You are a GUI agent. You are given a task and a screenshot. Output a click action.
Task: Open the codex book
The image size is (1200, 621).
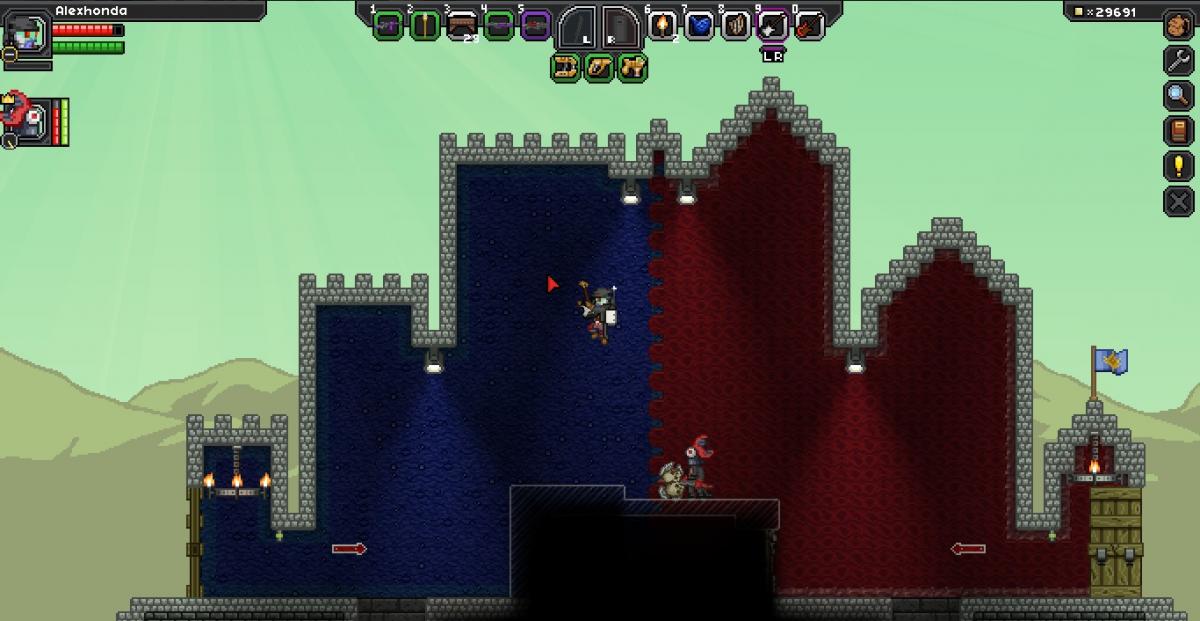coord(1179,130)
